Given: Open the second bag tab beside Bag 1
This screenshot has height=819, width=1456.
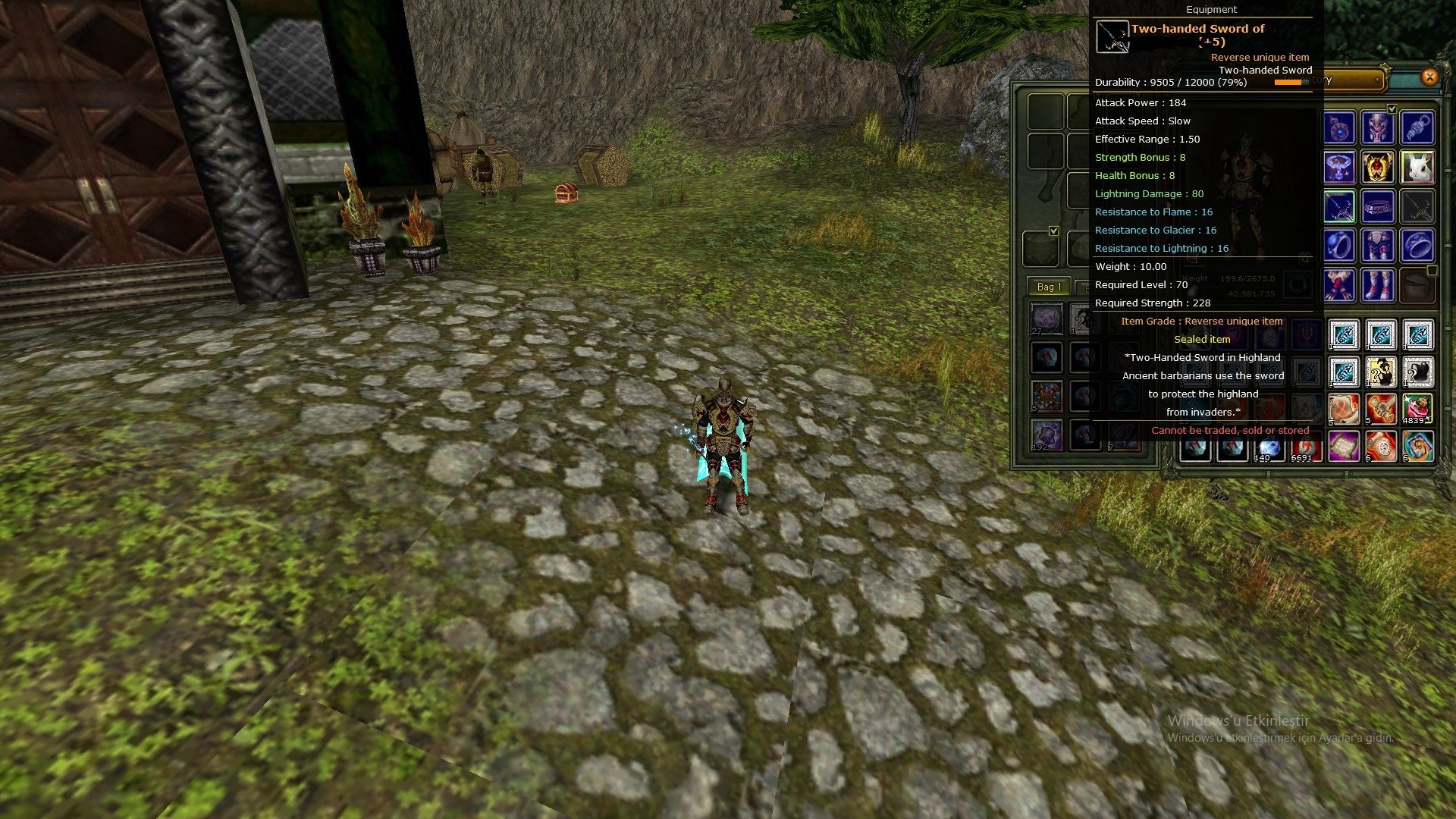Looking at the screenshot, I should (1084, 287).
